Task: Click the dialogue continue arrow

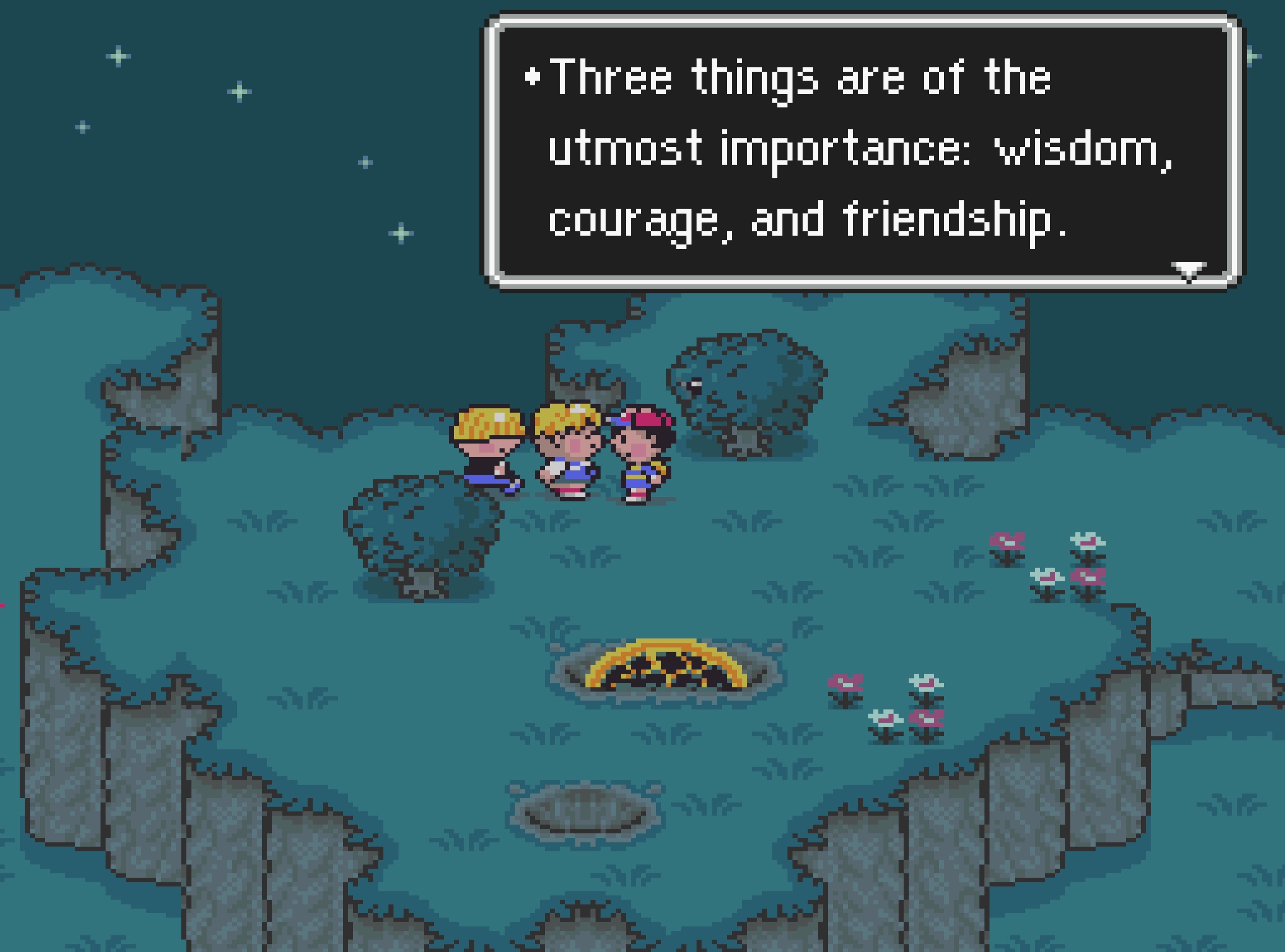Action: 1189,271
